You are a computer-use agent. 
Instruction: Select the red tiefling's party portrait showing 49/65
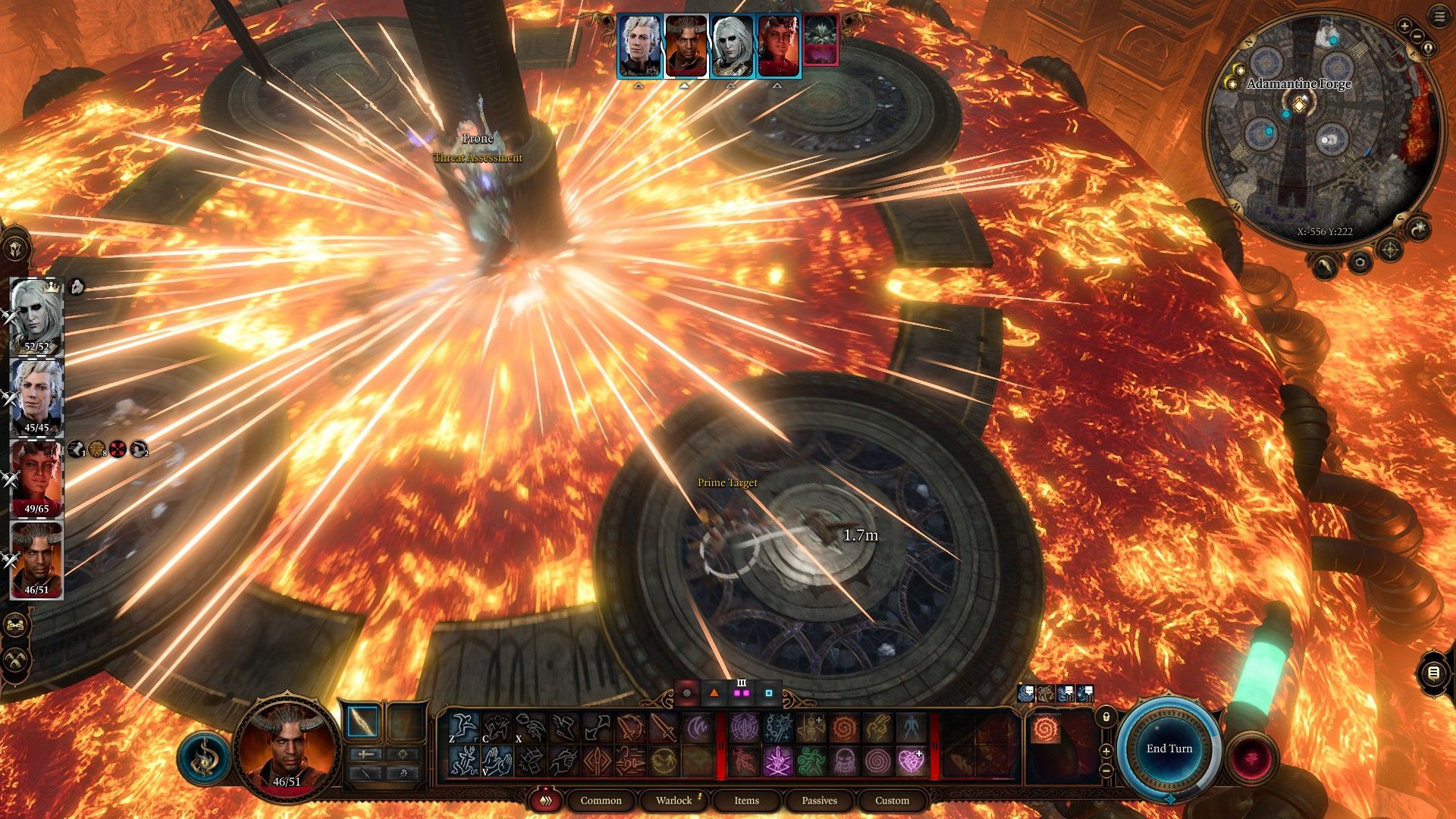pyautogui.click(x=36, y=478)
